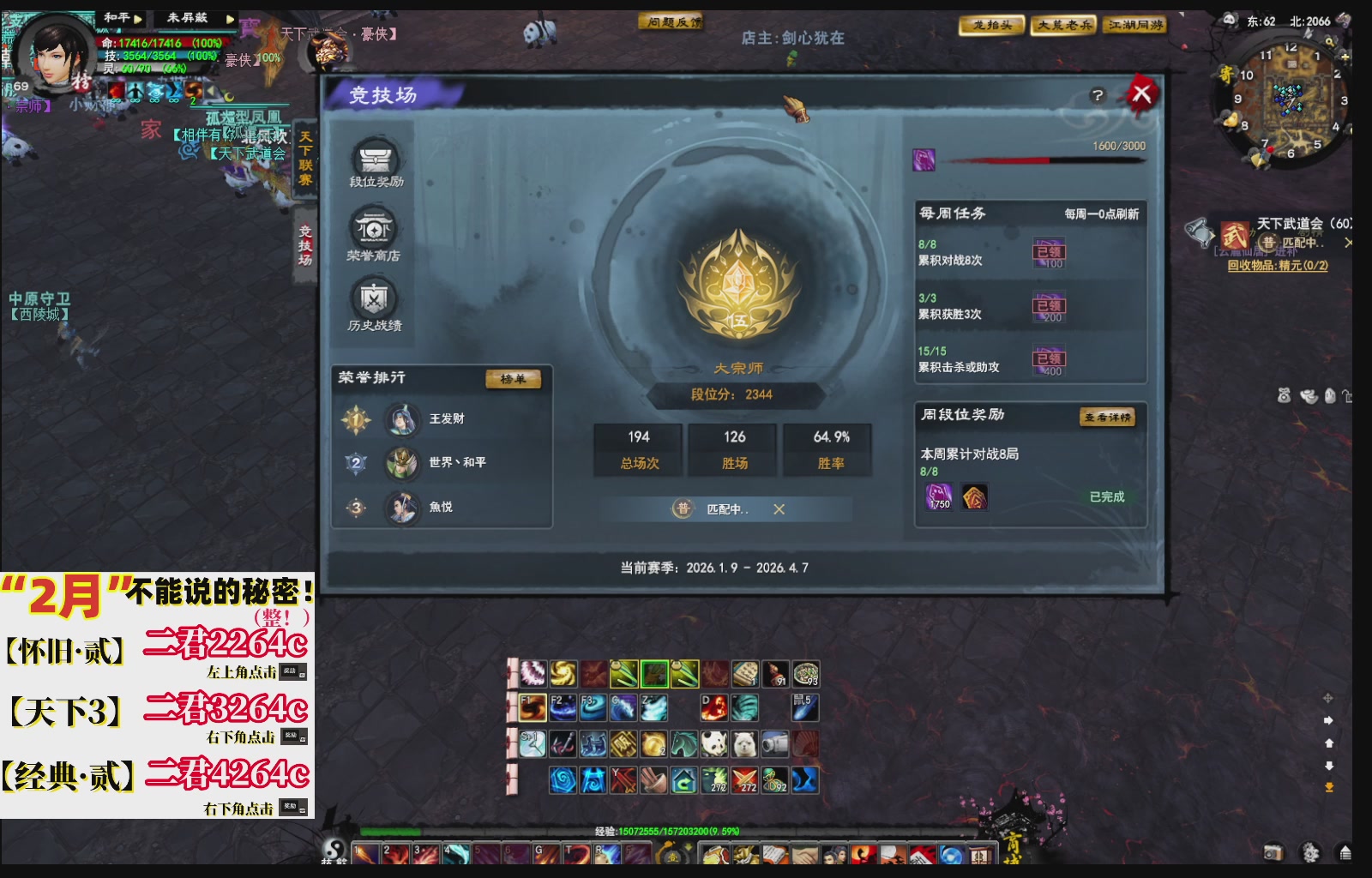Expand weekly rewards via 查看详情
Viewport: 1372px width, 878px height.
coord(1110,418)
